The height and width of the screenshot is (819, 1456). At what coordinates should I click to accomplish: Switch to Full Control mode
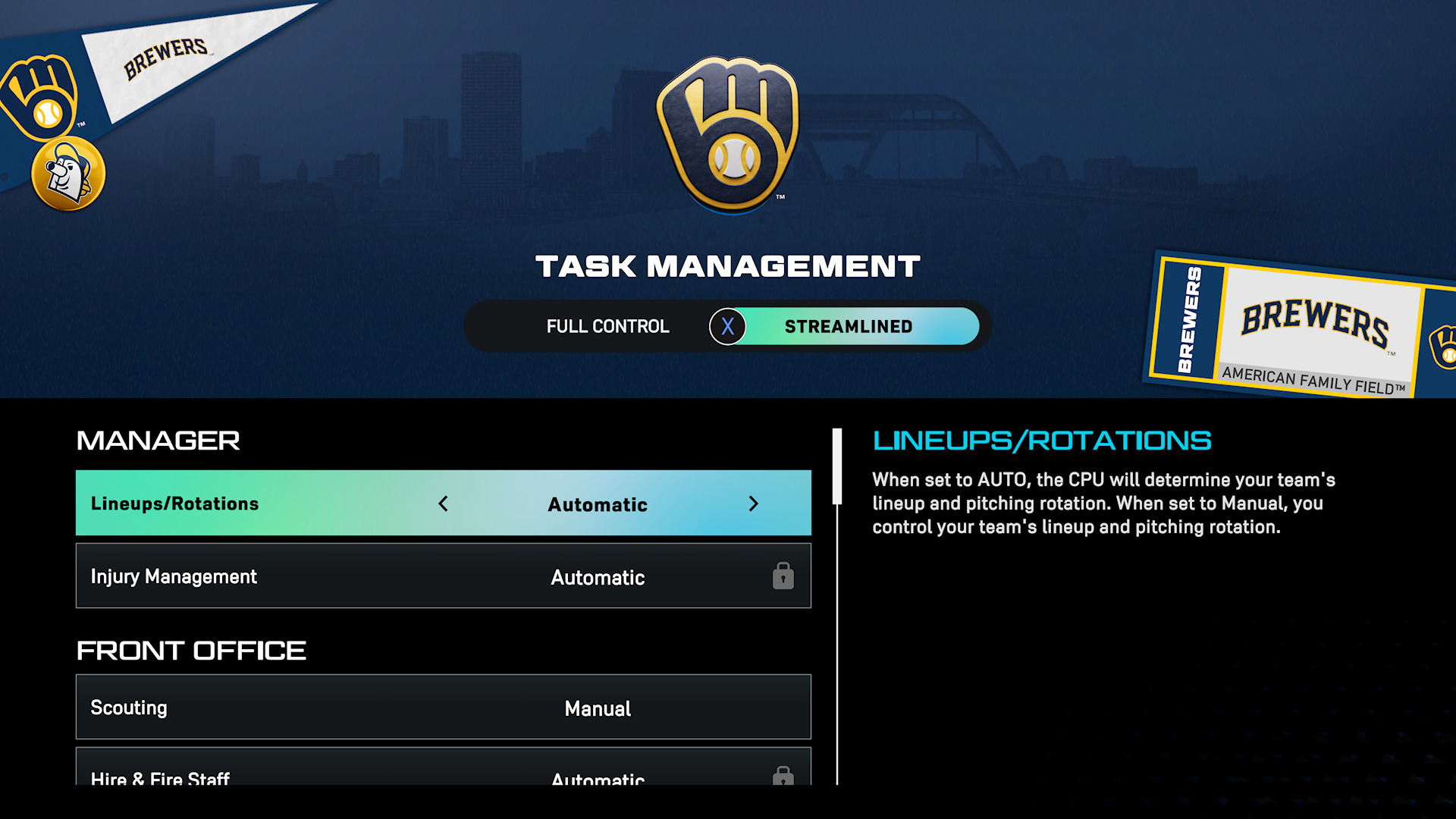pos(607,327)
